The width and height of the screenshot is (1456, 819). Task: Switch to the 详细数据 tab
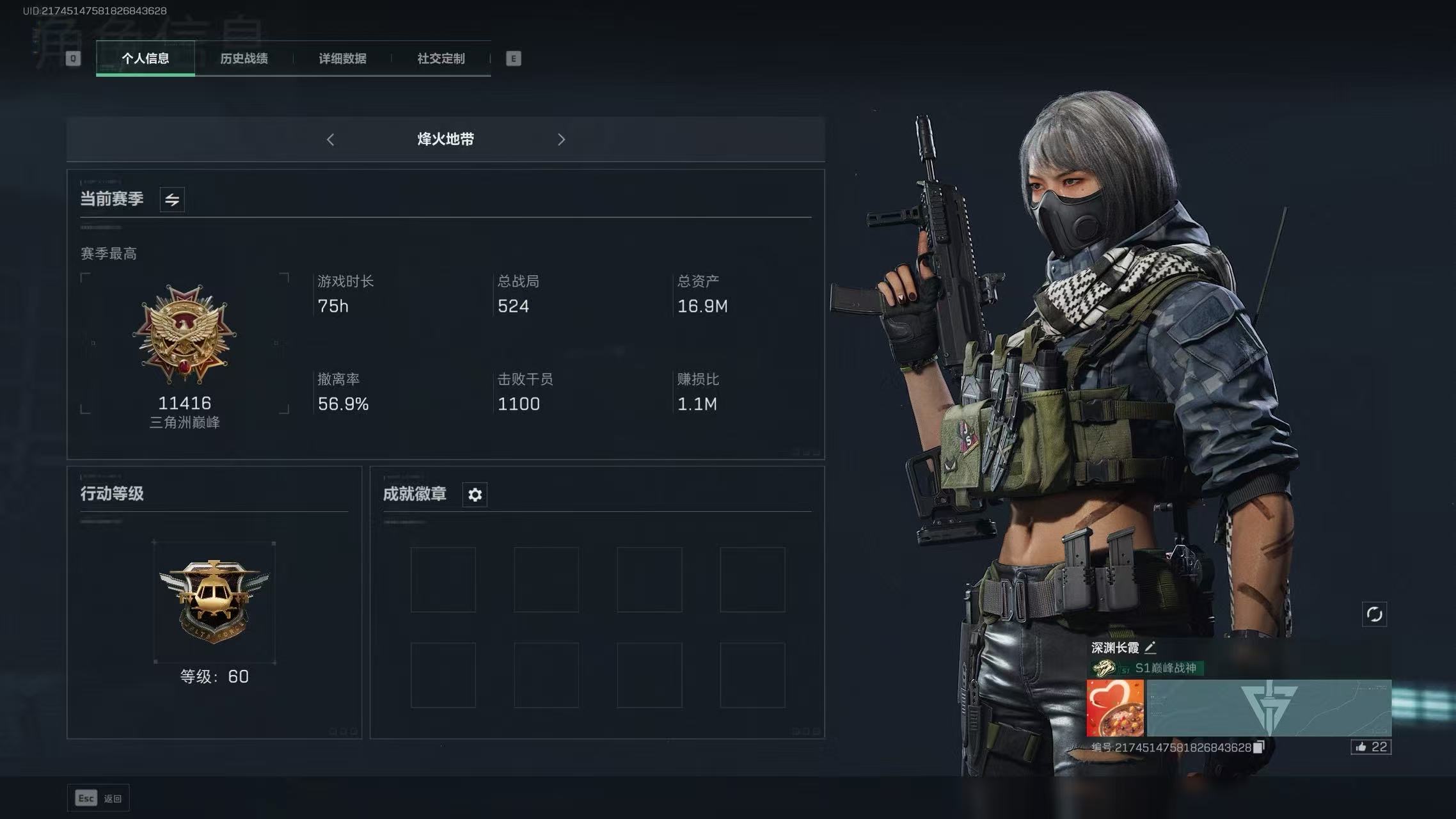[343, 58]
